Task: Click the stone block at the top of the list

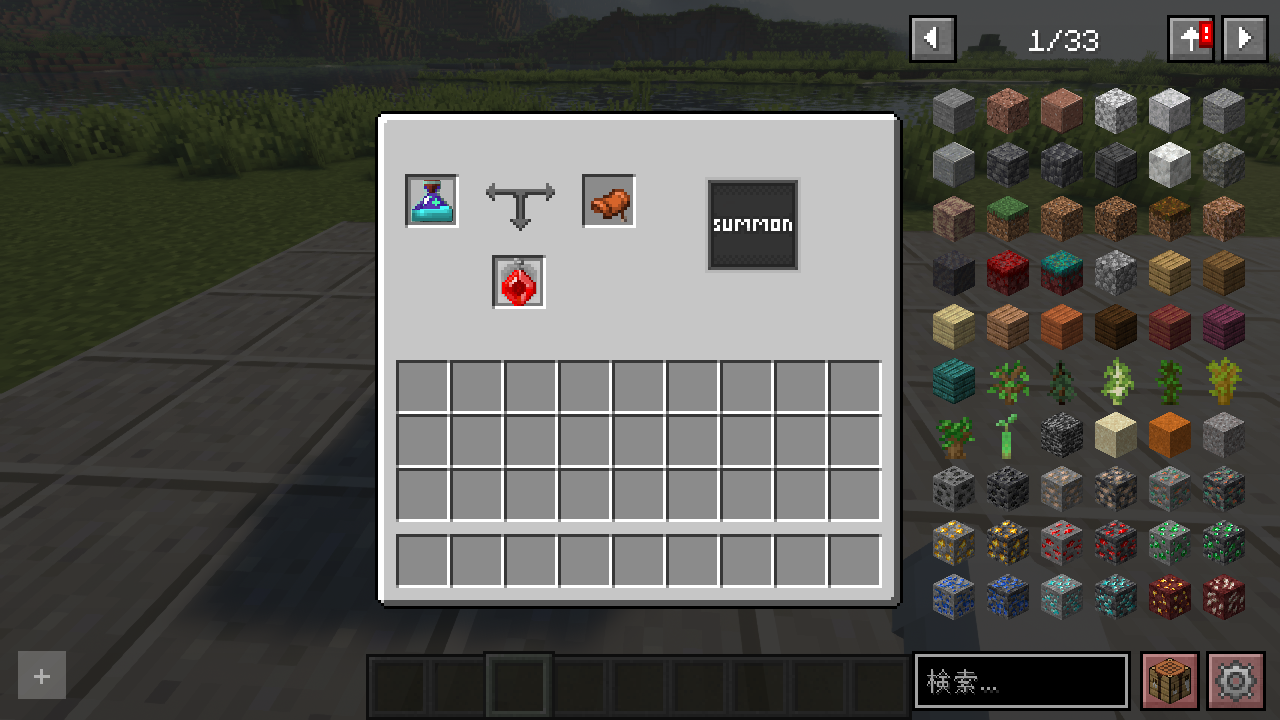Action: (x=953, y=110)
